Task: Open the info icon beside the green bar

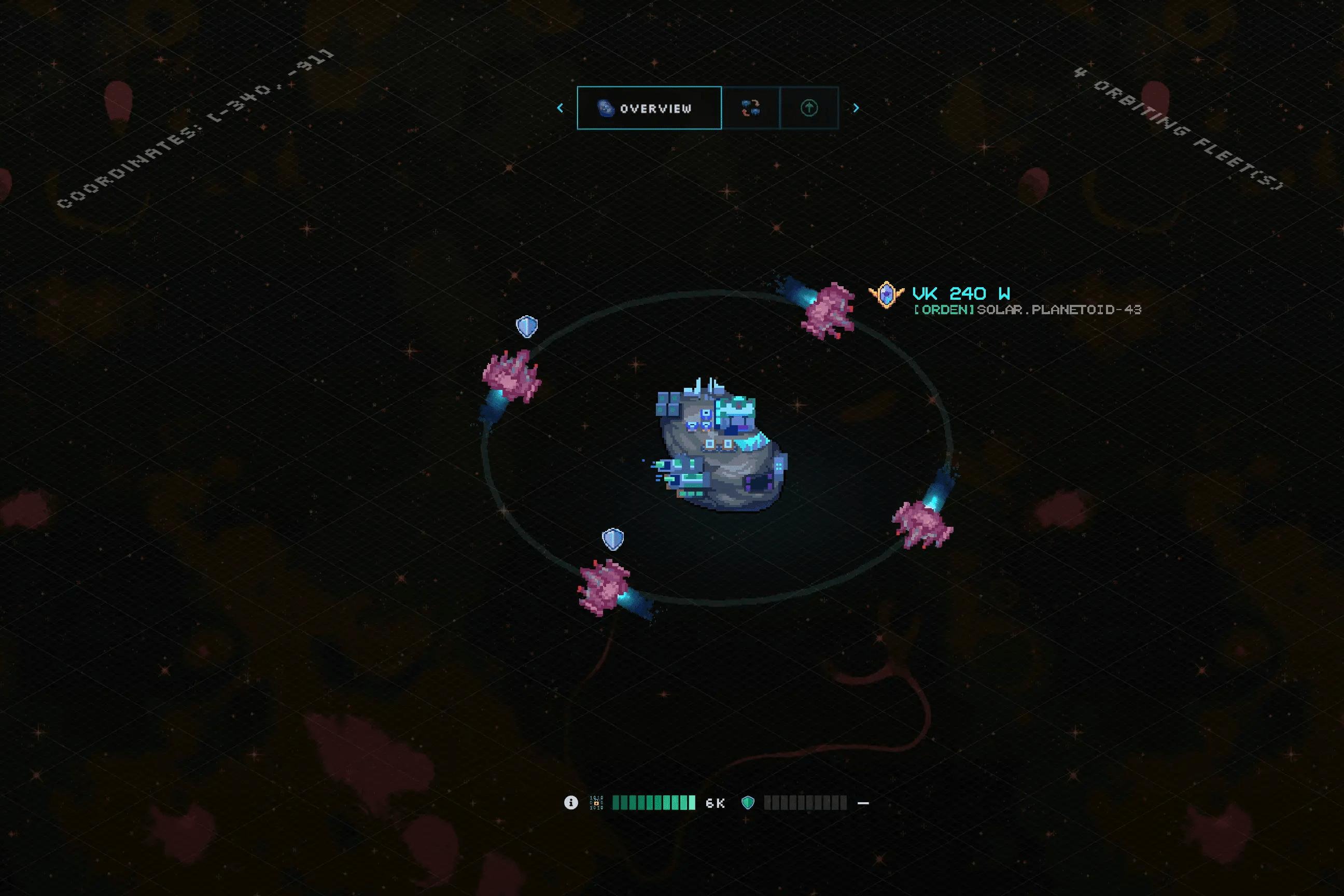Action: pyautogui.click(x=571, y=803)
